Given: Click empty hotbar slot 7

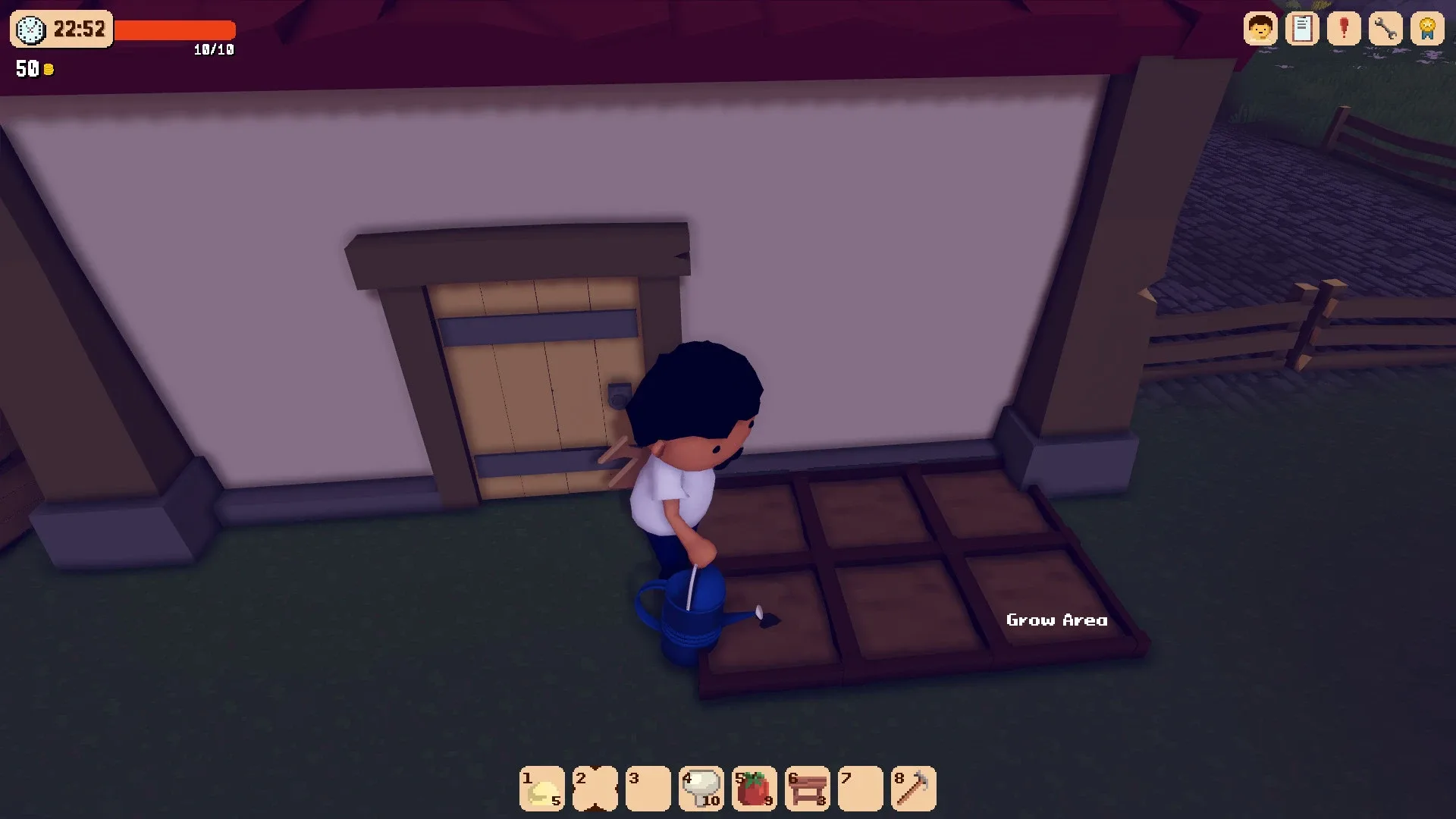Looking at the screenshot, I should [860, 789].
